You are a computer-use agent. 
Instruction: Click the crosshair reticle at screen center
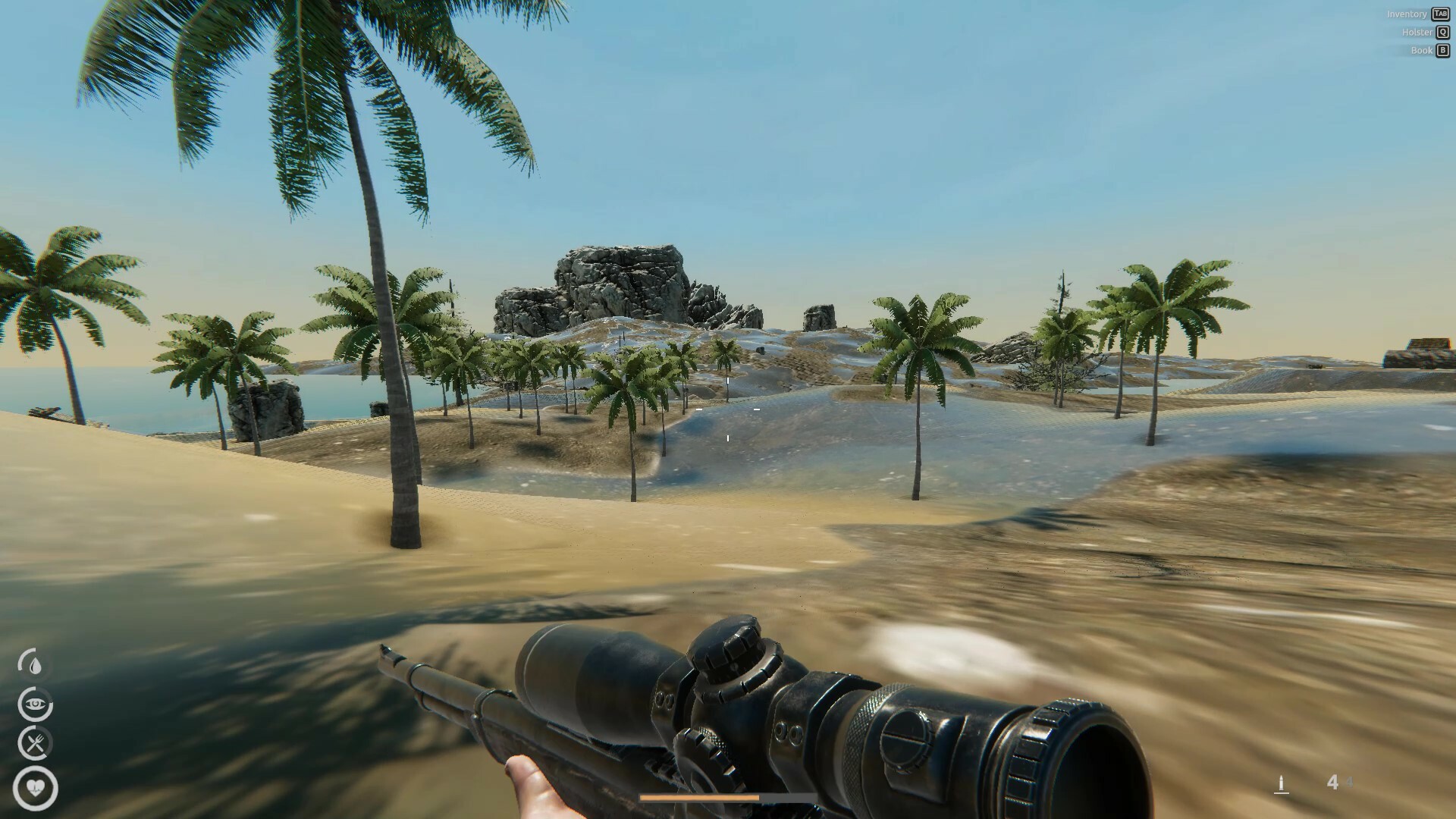726,409
